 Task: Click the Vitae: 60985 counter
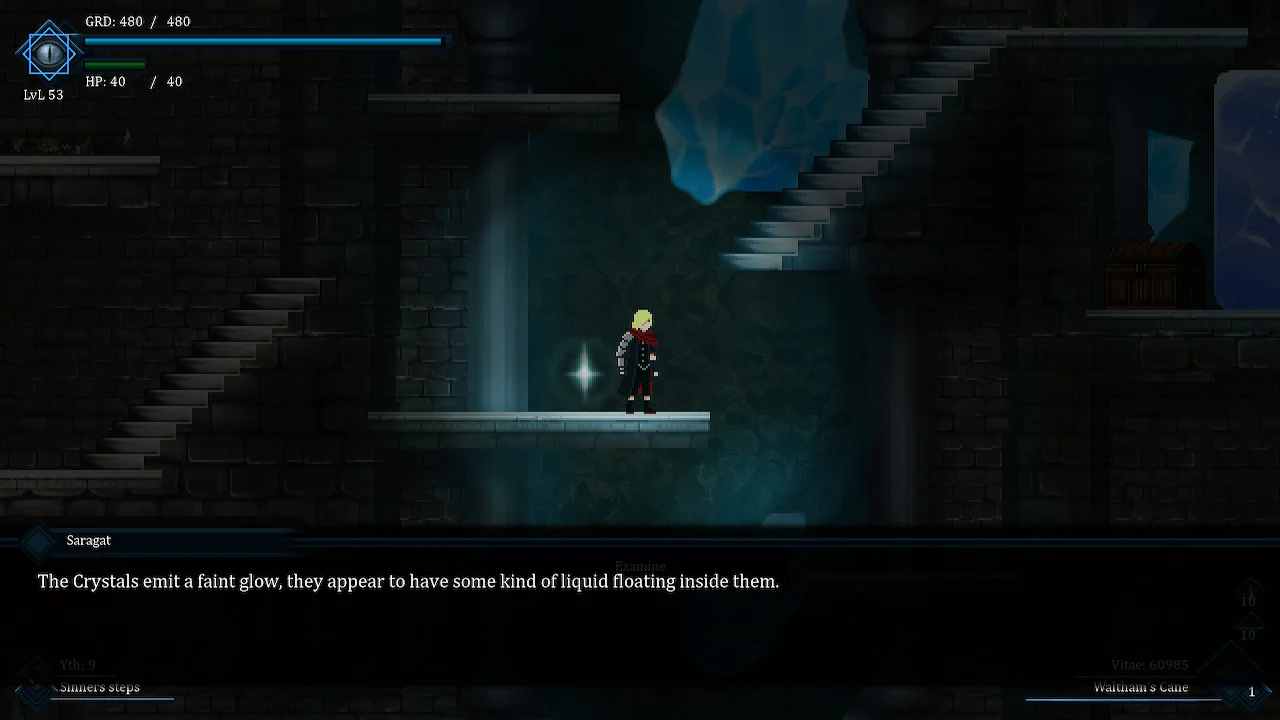(x=1149, y=664)
